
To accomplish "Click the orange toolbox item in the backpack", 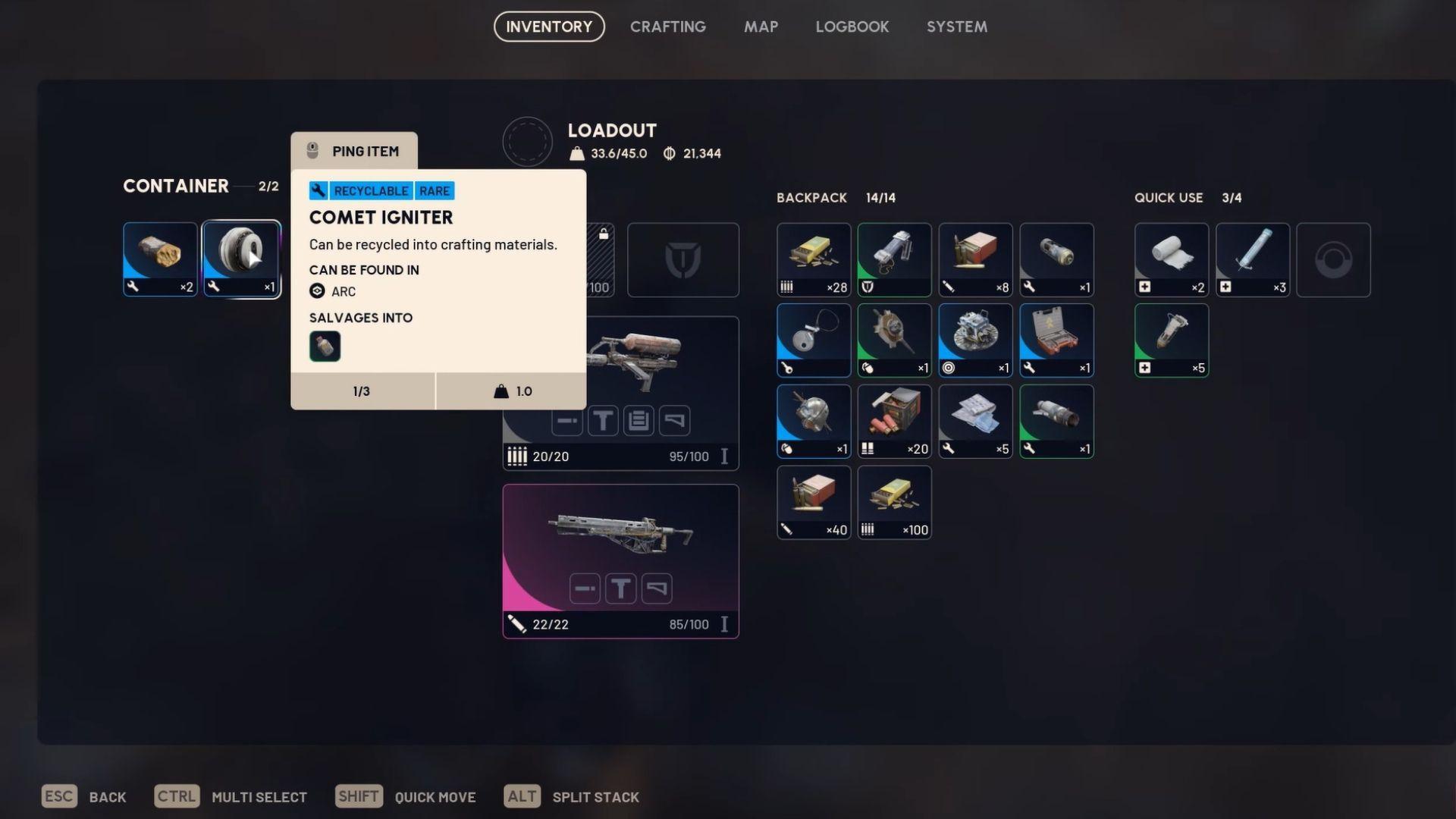I will (x=1056, y=340).
